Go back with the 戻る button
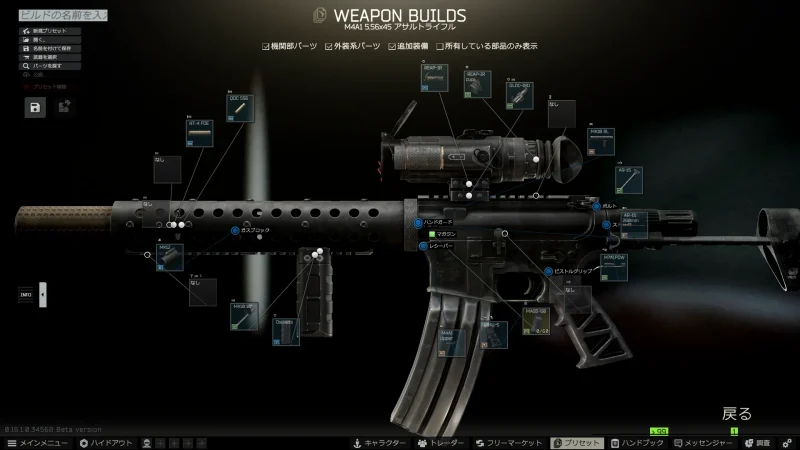The width and height of the screenshot is (800, 450). (x=737, y=413)
